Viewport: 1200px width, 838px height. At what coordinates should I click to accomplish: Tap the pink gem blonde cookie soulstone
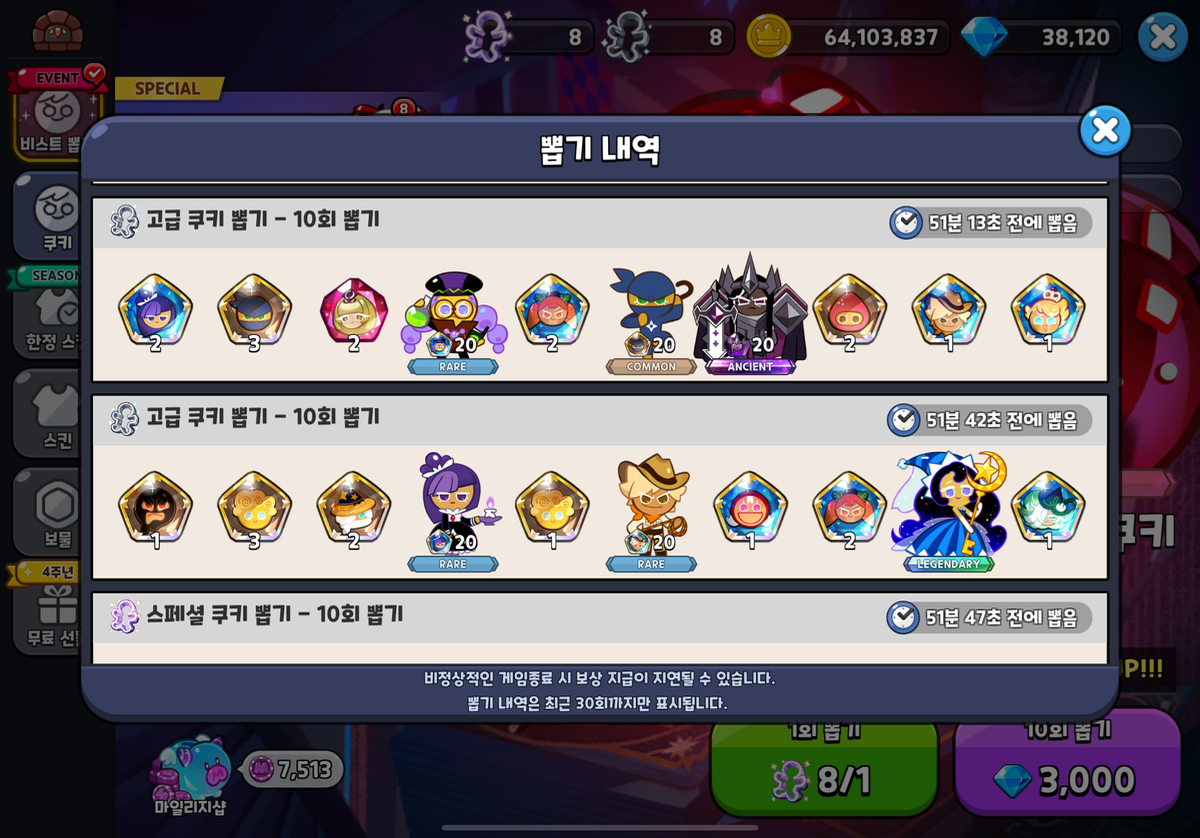click(x=354, y=310)
